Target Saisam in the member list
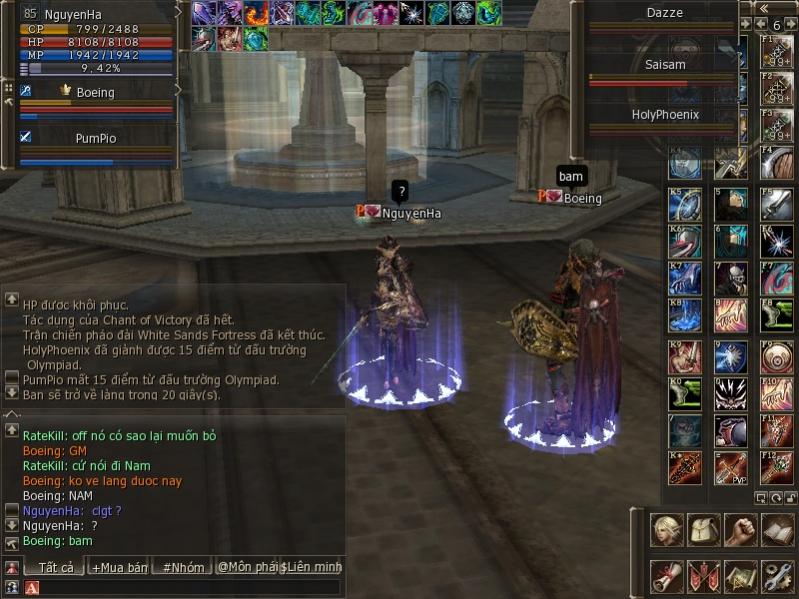 664,65
